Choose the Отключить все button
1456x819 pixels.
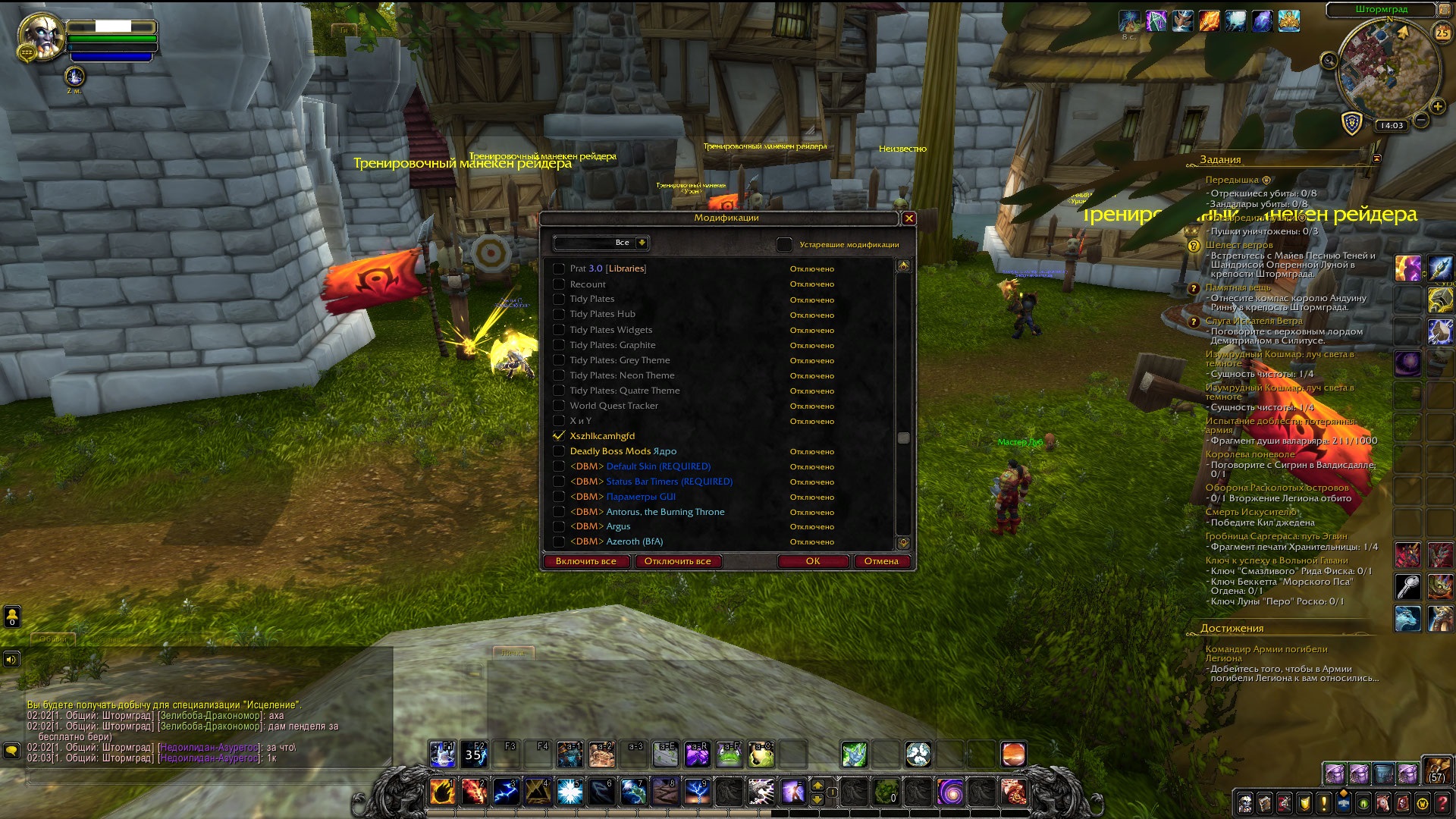click(677, 561)
